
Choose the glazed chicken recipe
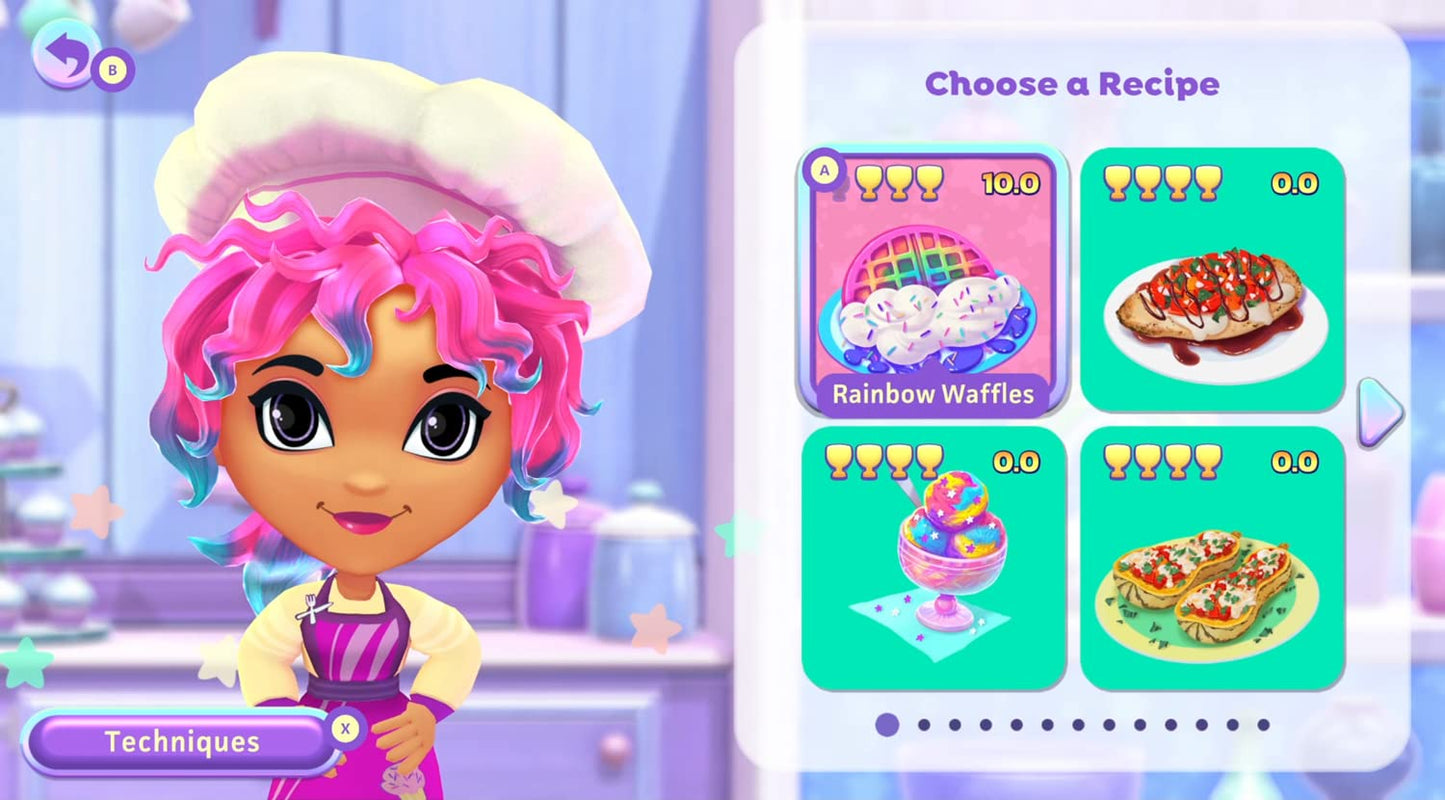click(1212, 300)
